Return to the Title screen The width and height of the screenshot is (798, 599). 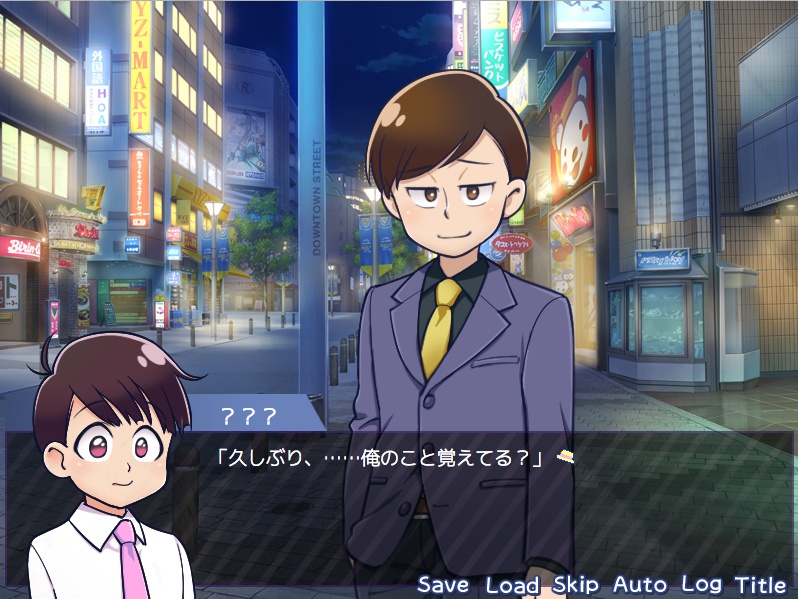(x=760, y=584)
